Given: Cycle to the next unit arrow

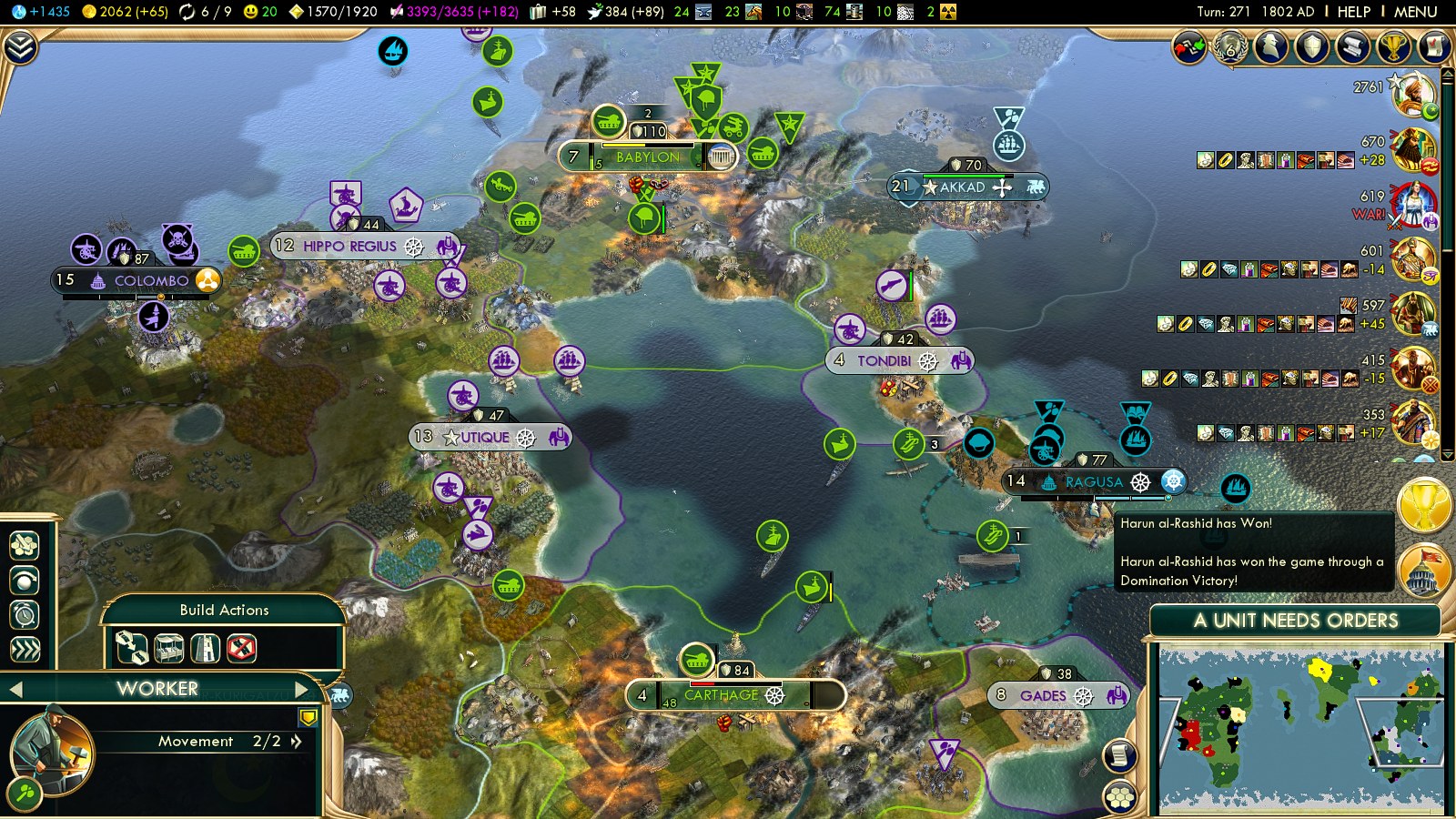Looking at the screenshot, I should (302, 689).
